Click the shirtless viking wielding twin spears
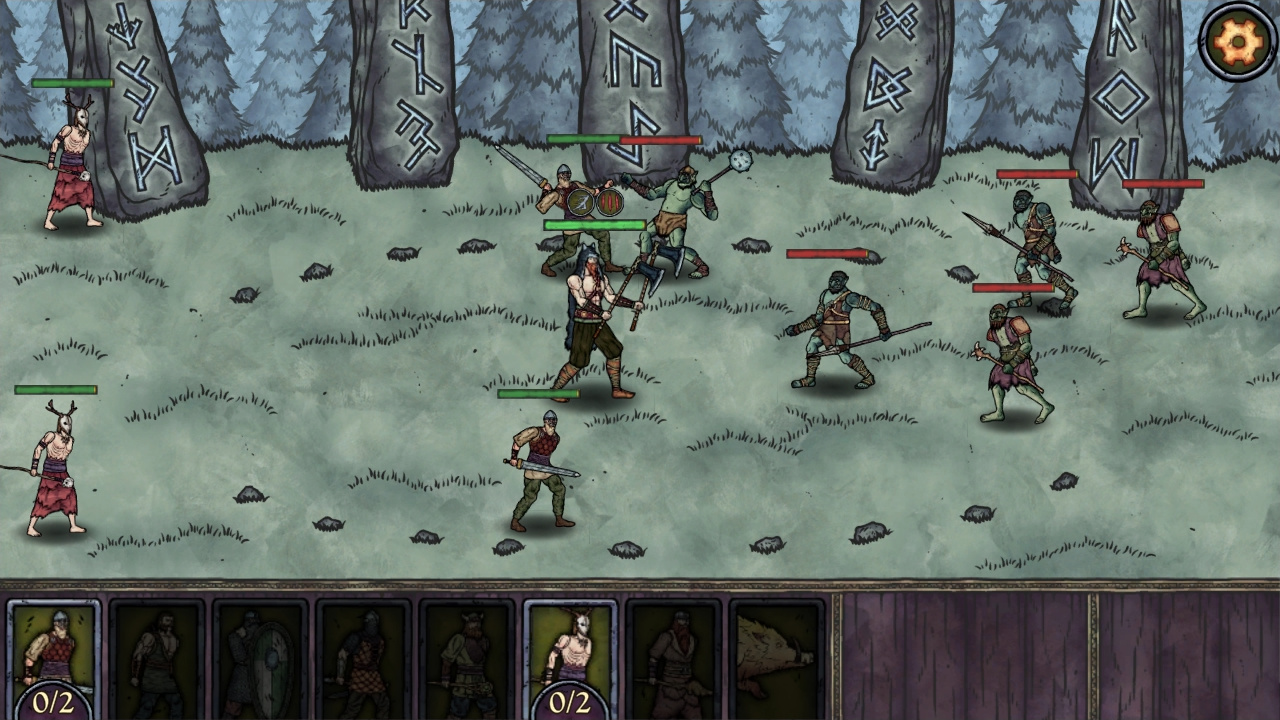Viewport: 1280px width, 720px height. click(x=592, y=320)
